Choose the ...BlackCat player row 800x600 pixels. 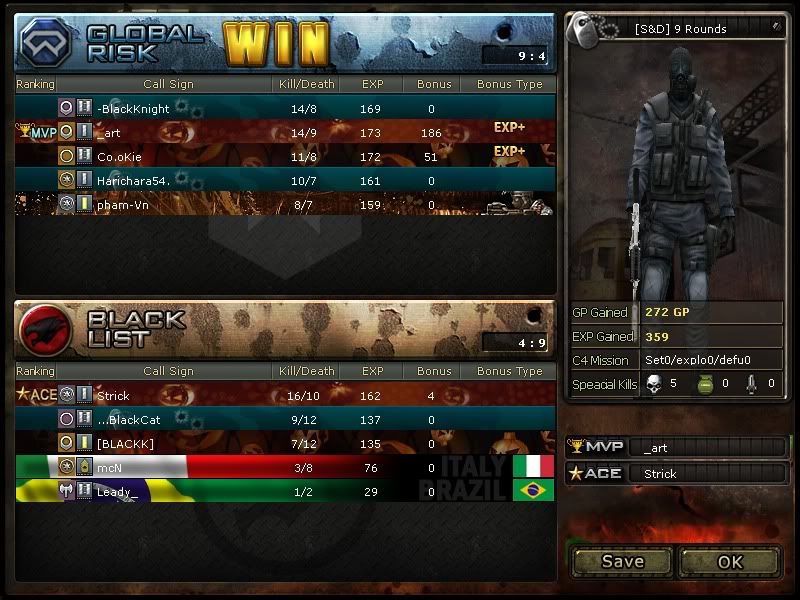285,419
